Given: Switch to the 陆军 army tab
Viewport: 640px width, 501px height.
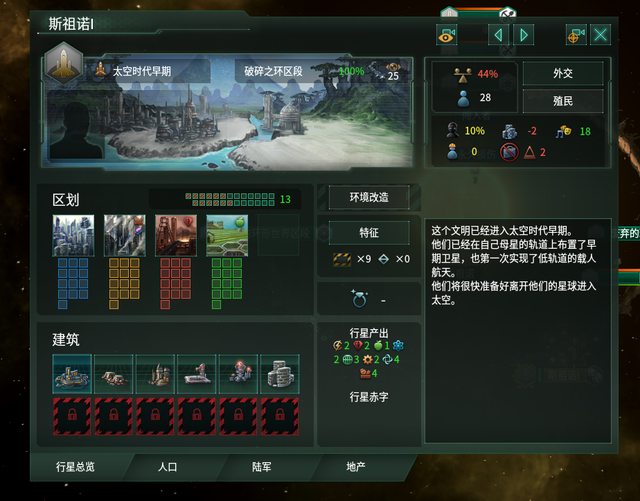Looking at the screenshot, I should point(262,466).
